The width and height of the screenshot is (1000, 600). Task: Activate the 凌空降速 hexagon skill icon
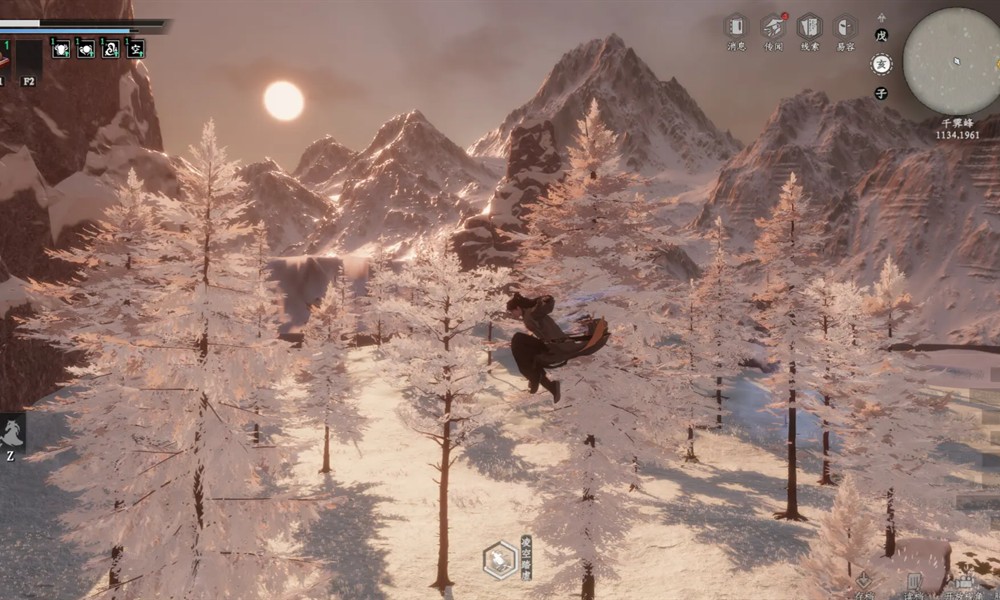499,560
